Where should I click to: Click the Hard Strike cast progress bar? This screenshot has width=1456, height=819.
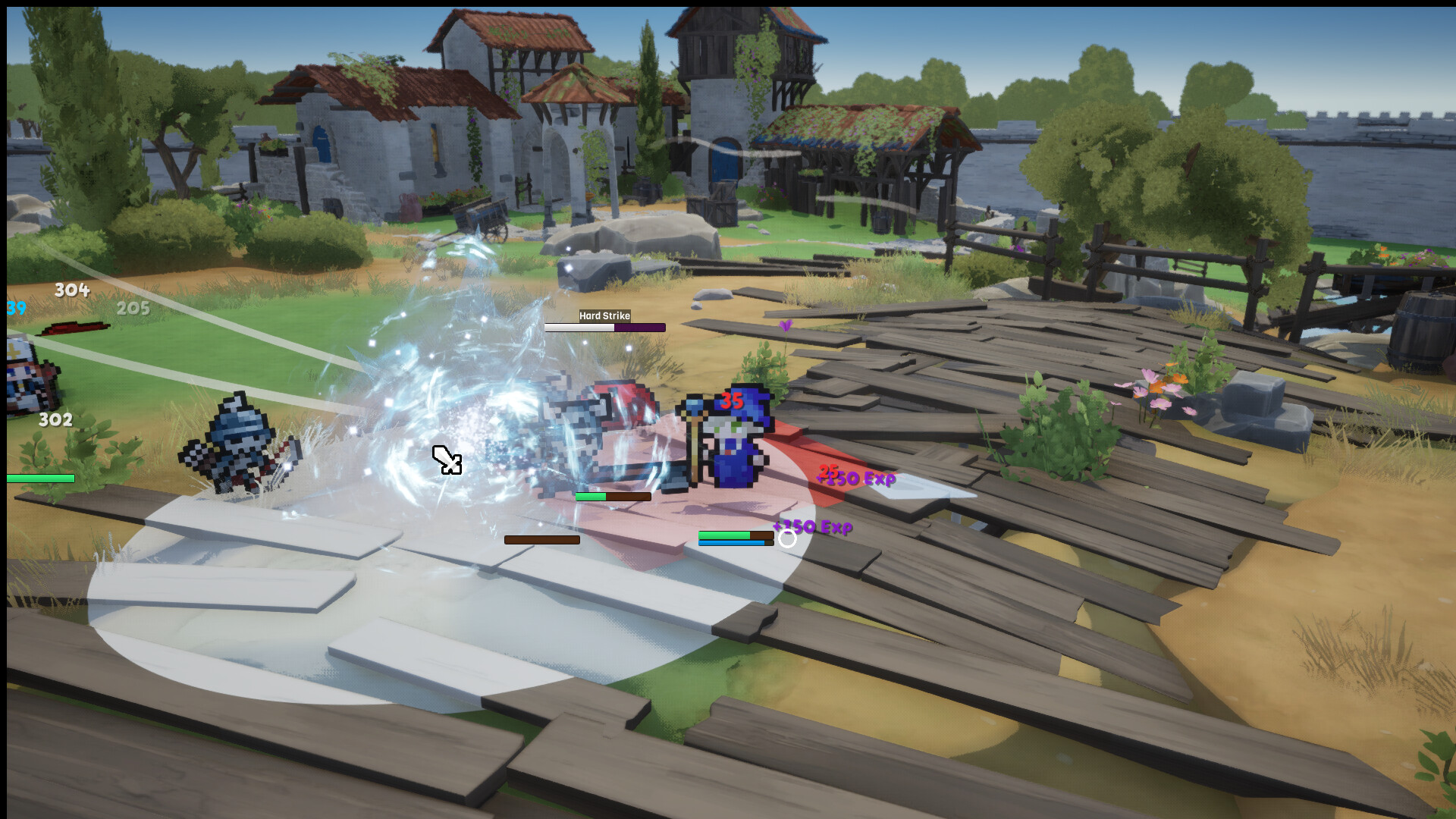[604, 328]
